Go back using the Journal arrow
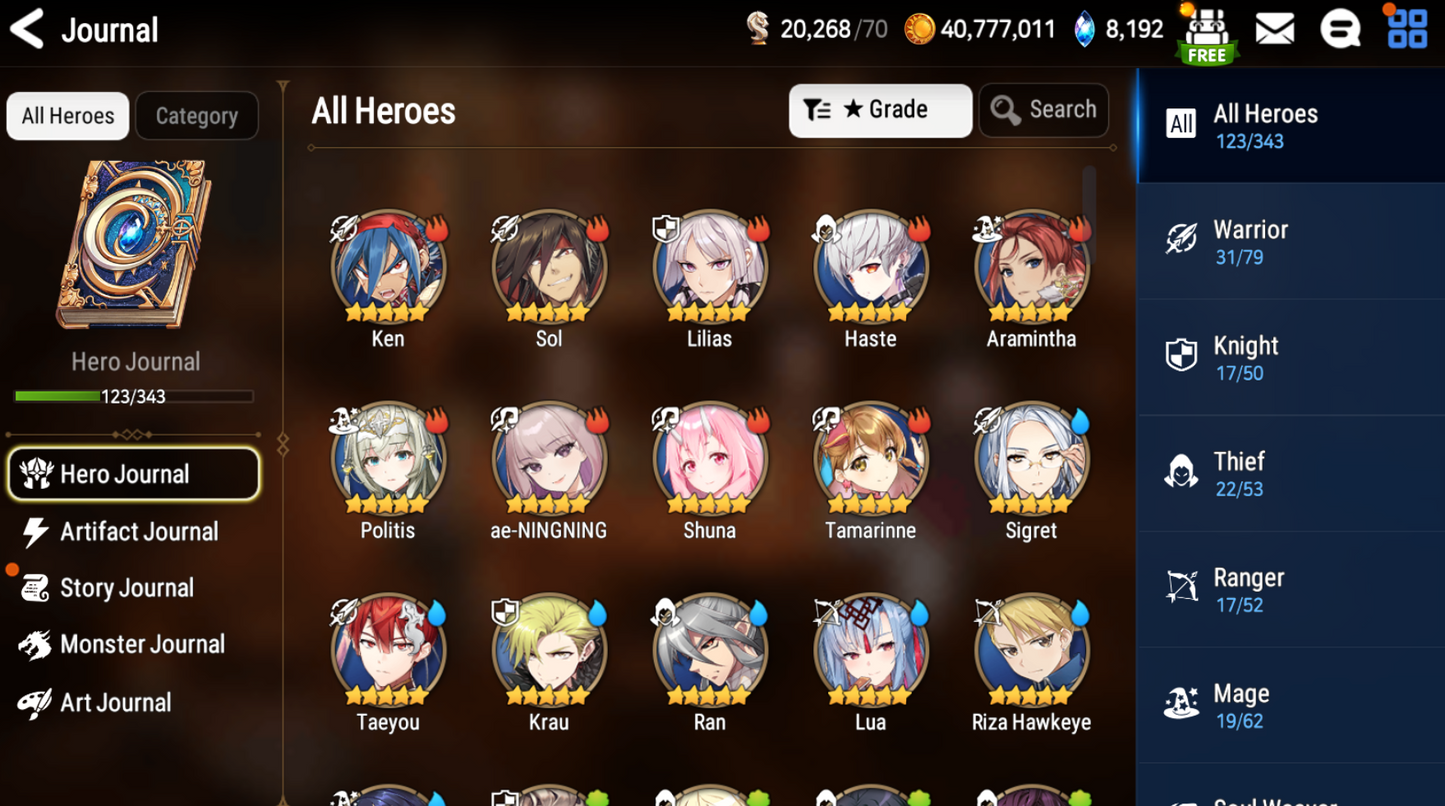This screenshot has height=806, width=1445. tap(28, 29)
